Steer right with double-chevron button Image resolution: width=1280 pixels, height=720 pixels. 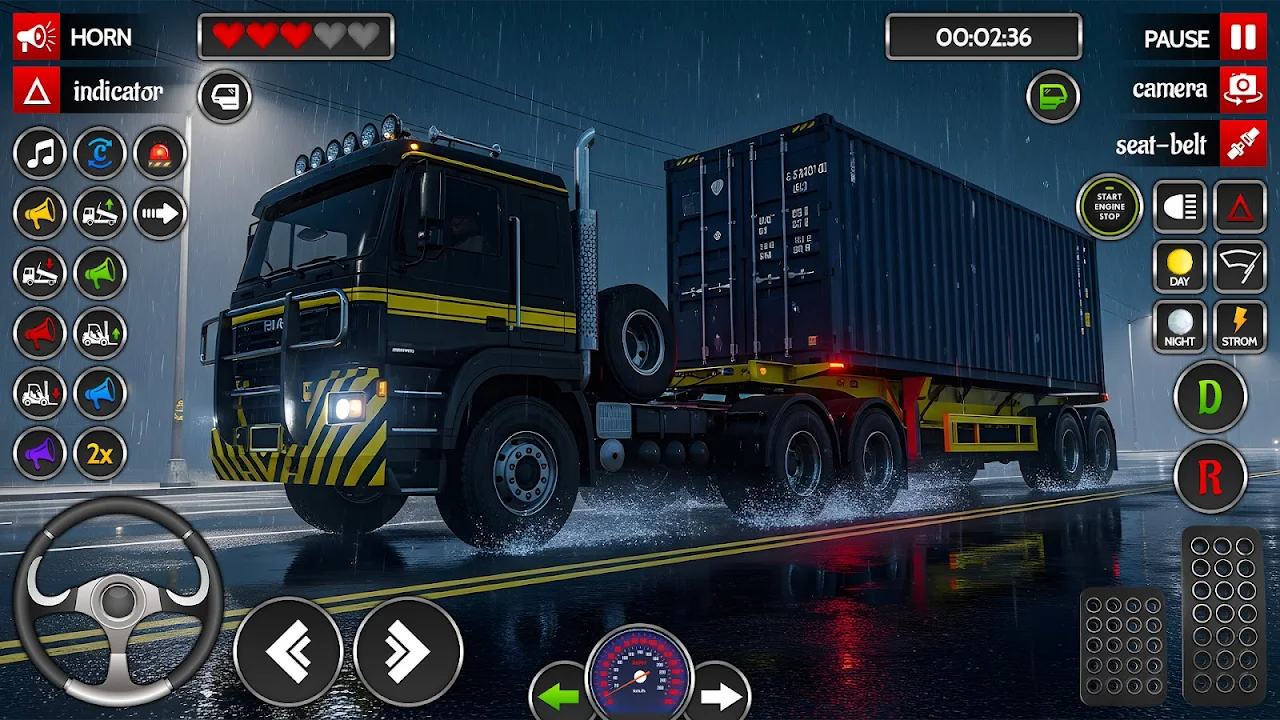[x=408, y=652]
